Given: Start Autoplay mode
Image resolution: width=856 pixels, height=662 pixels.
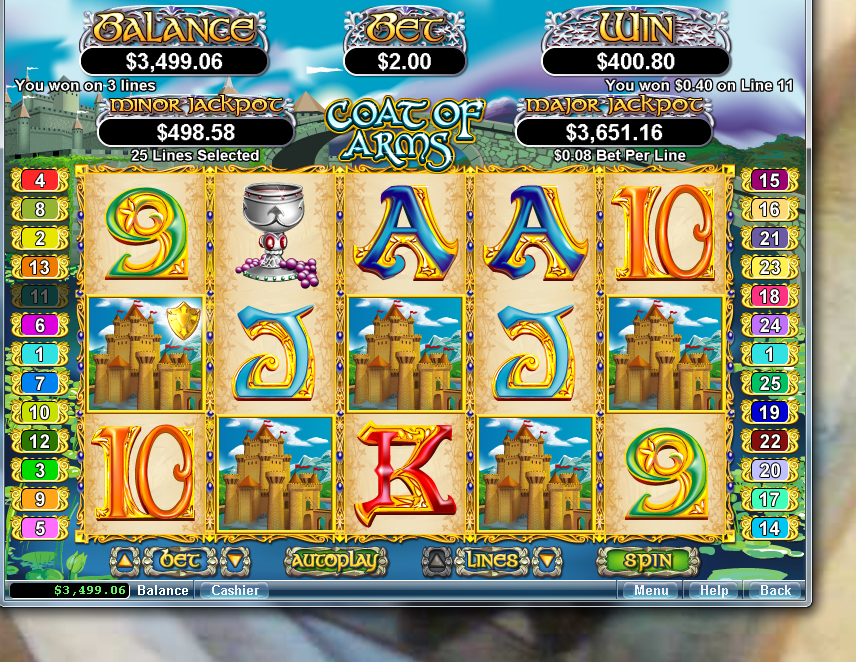Looking at the screenshot, I should point(336,561).
